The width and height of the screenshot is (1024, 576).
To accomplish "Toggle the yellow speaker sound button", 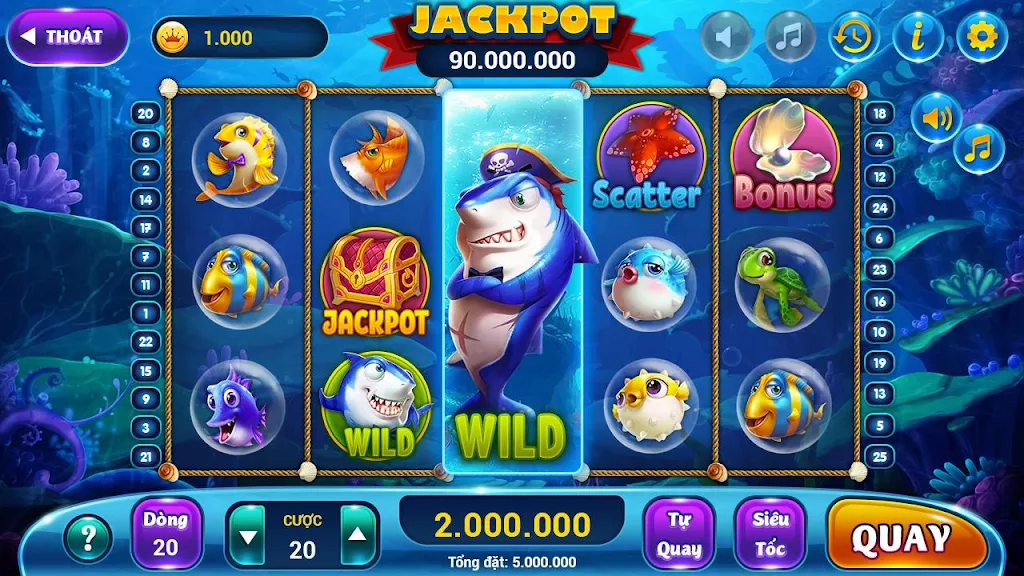I will click(x=936, y=117).
